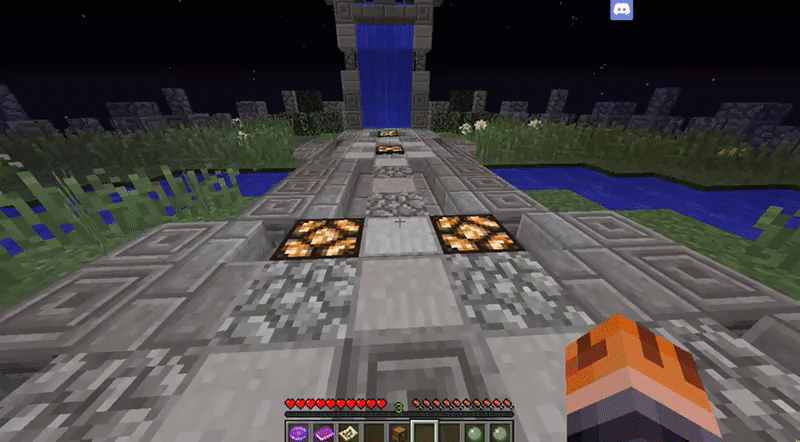Select the purple enchanted book slot

(324, 432)
